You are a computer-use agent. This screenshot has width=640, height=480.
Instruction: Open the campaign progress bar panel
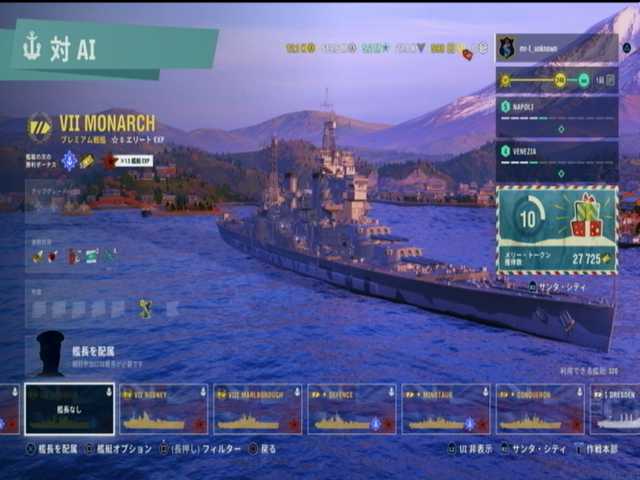tap(557, 79)
